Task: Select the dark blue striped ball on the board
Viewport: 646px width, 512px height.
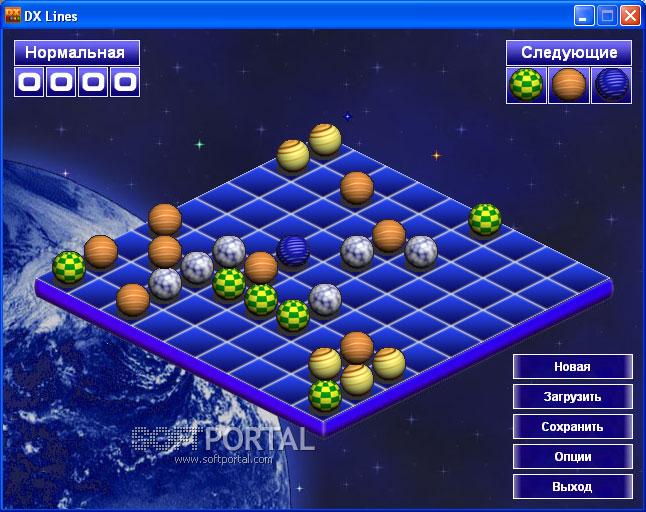Action: pyautogui.click(x=293, y=249)
